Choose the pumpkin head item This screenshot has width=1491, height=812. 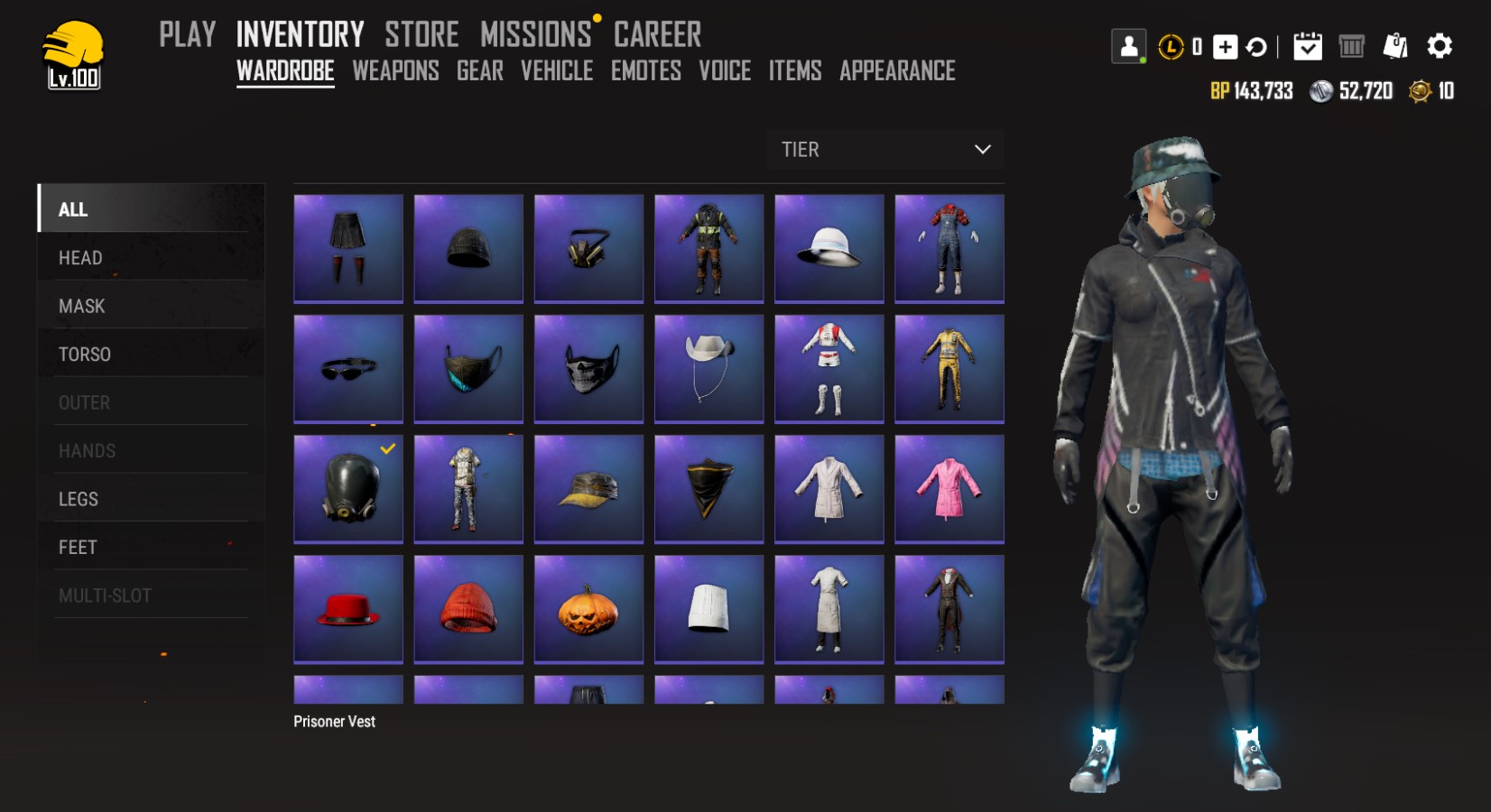588,608
